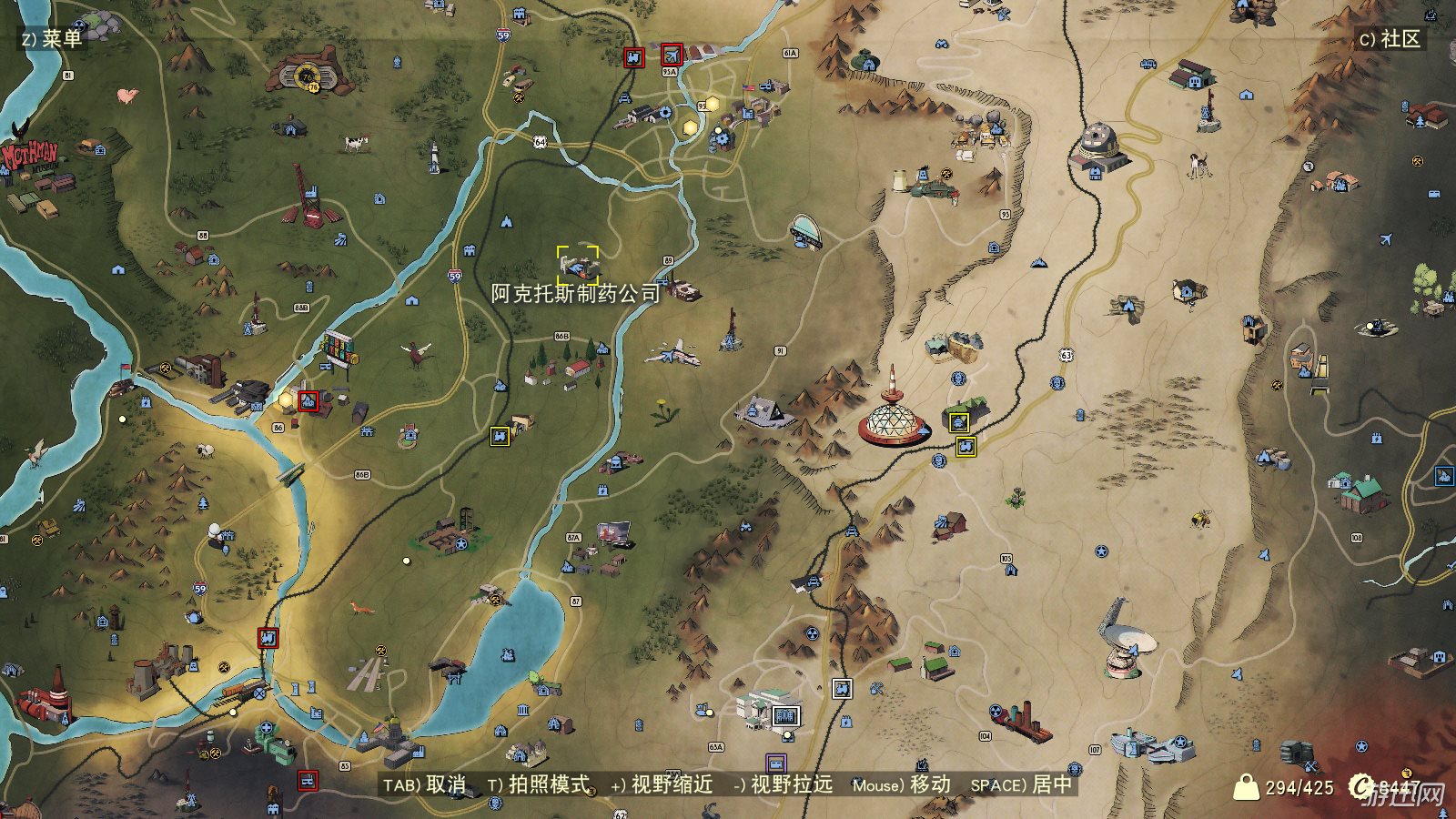This screenshot has width=1456, height=819.
Task: Select the Vault 76 map marker
Action: click(x=309, y=75)
